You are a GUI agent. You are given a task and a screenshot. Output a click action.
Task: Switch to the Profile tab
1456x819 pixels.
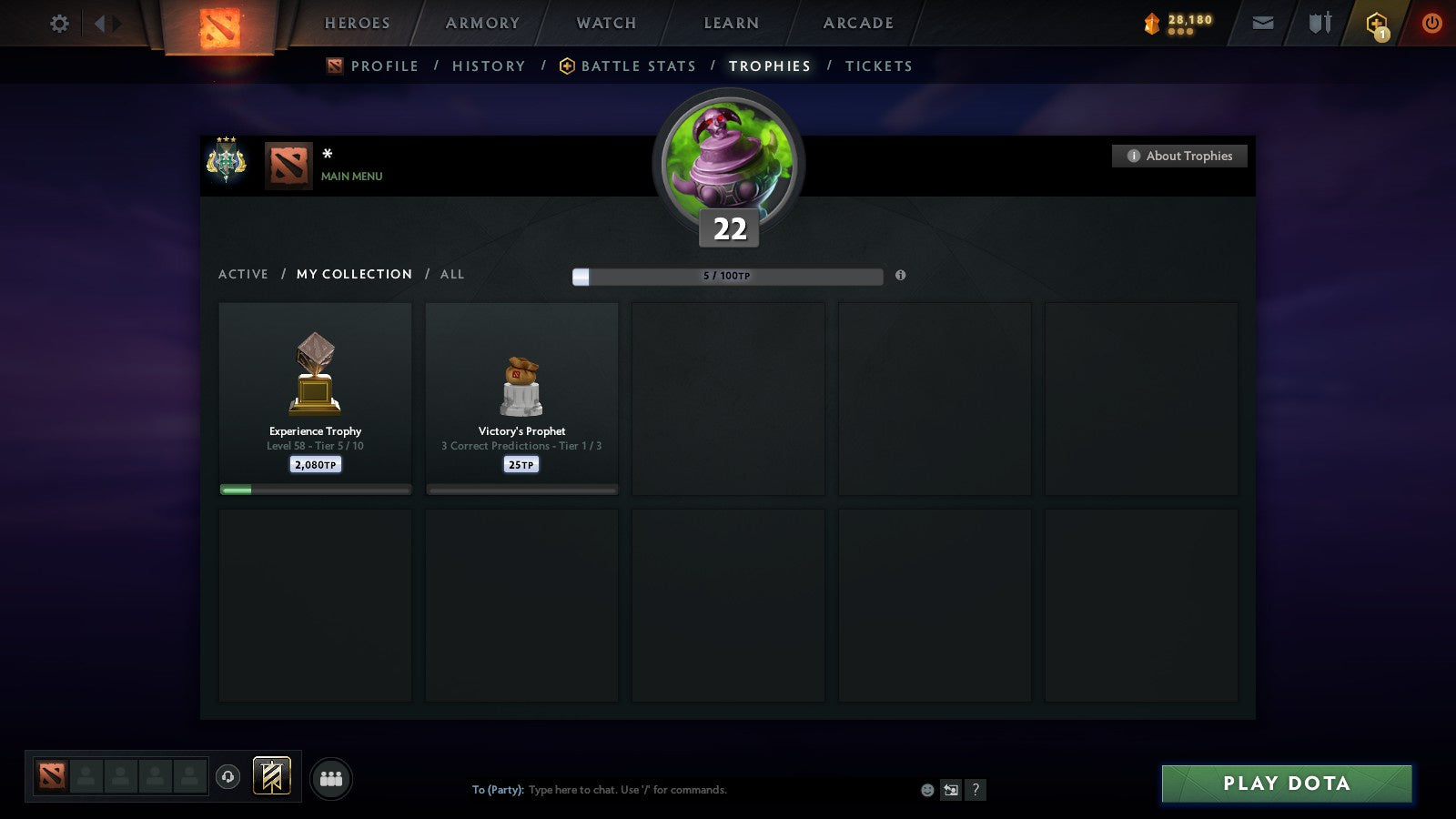[384, 66]
